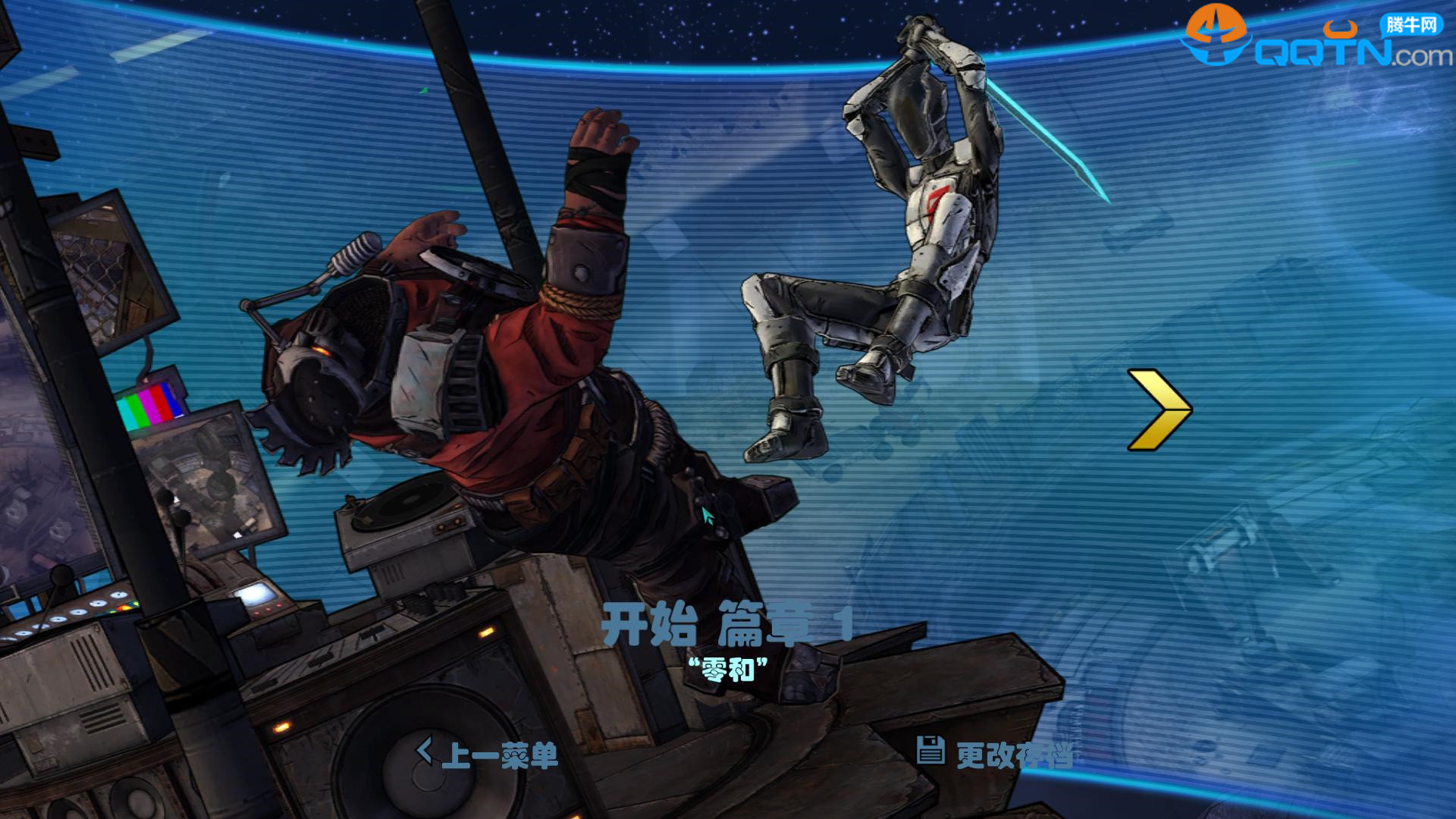Start Episode 1 "零和"
Viewport: 1456px width, 819px height.
coord(726,626)
